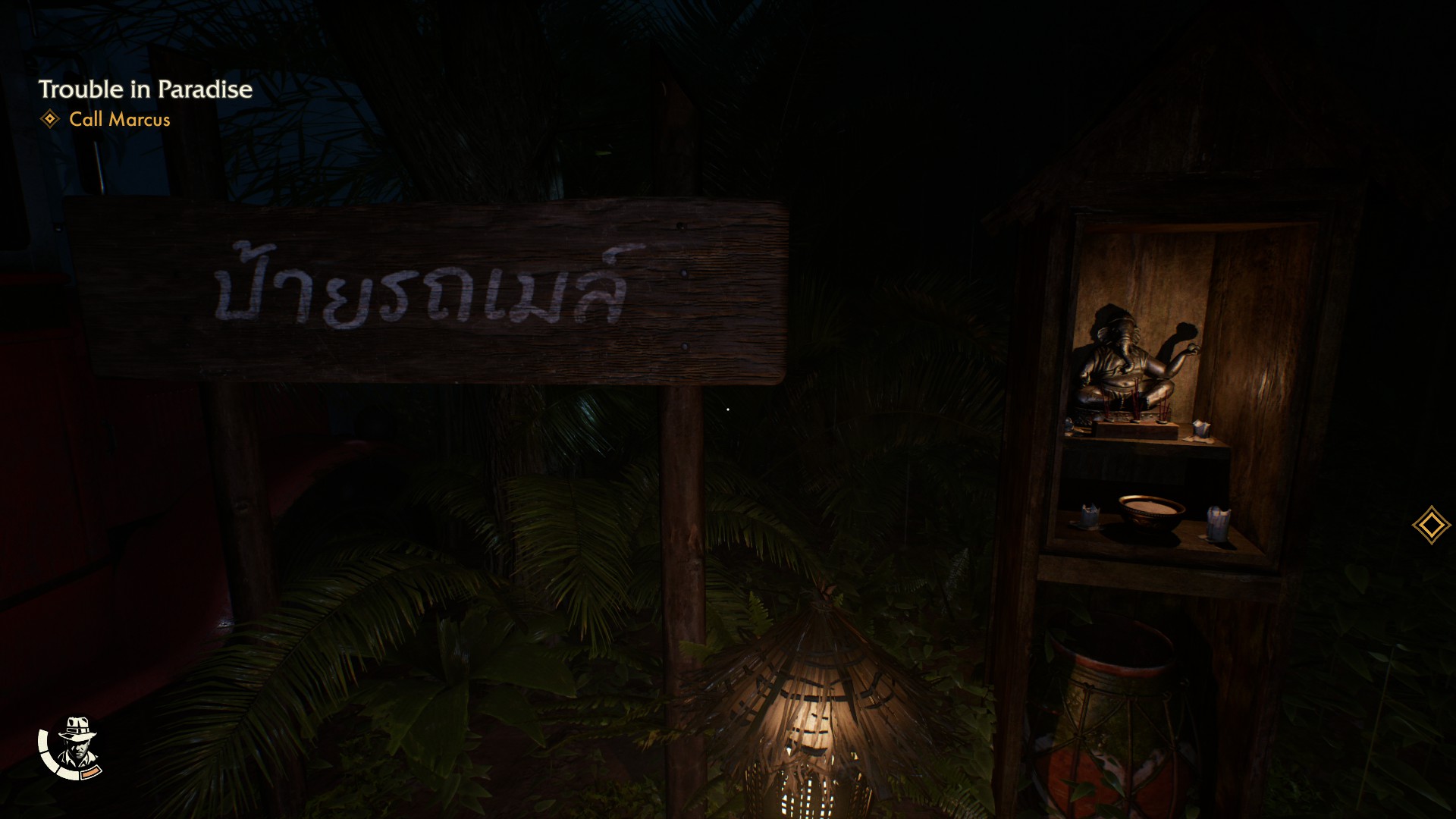Select the gold diamond objective waypoint marker
The image size is (1456, 819).
(1431, 525)
